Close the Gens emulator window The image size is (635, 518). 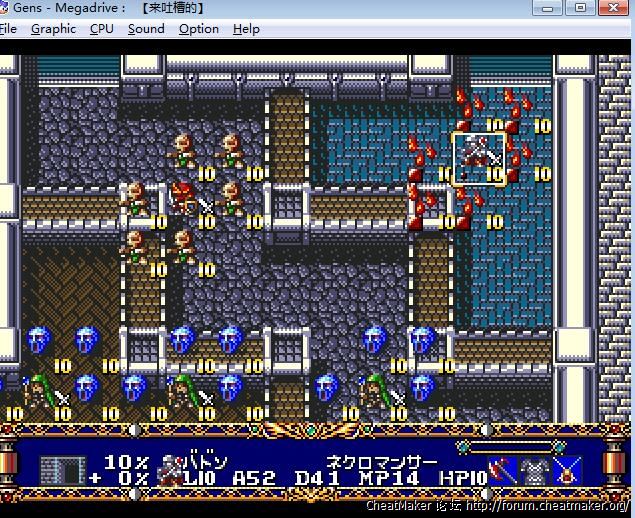point(613,8)
